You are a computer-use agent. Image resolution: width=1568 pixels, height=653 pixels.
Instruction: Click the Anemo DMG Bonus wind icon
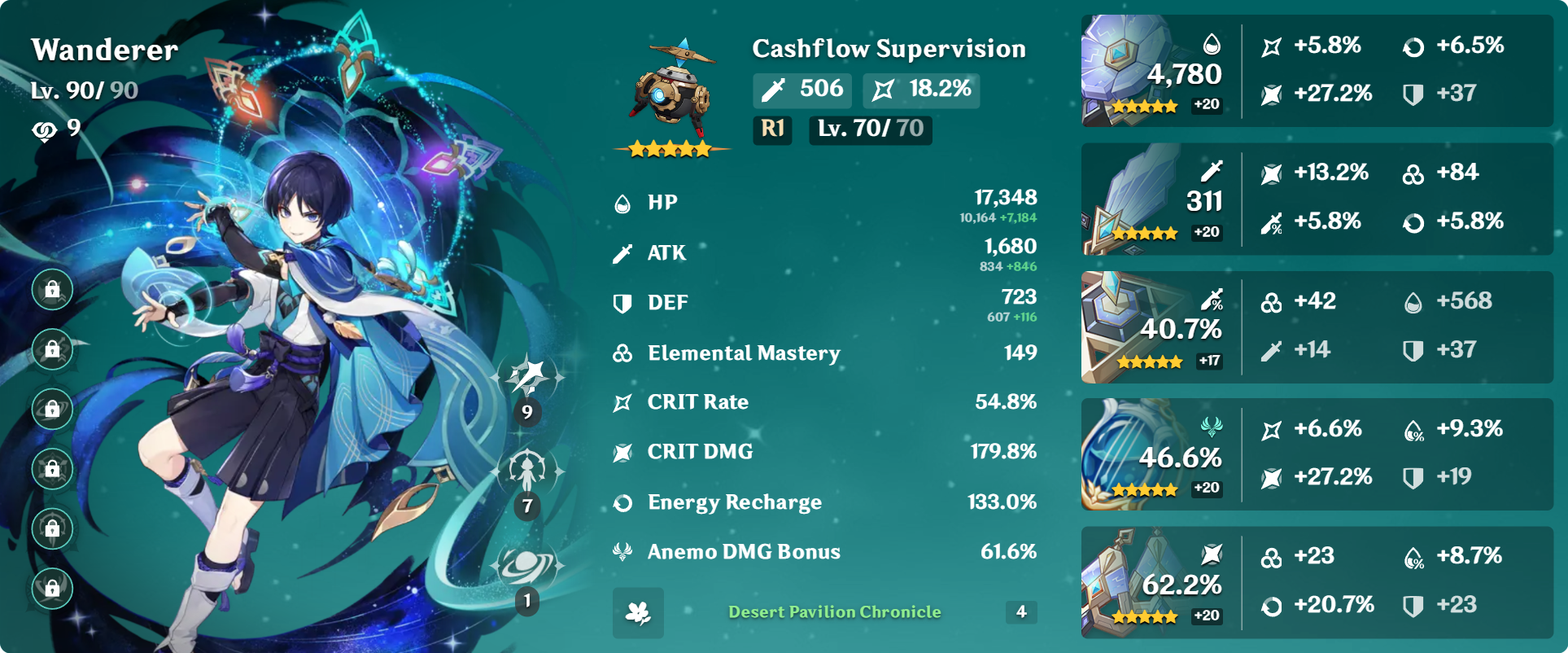tap(622, 552)
